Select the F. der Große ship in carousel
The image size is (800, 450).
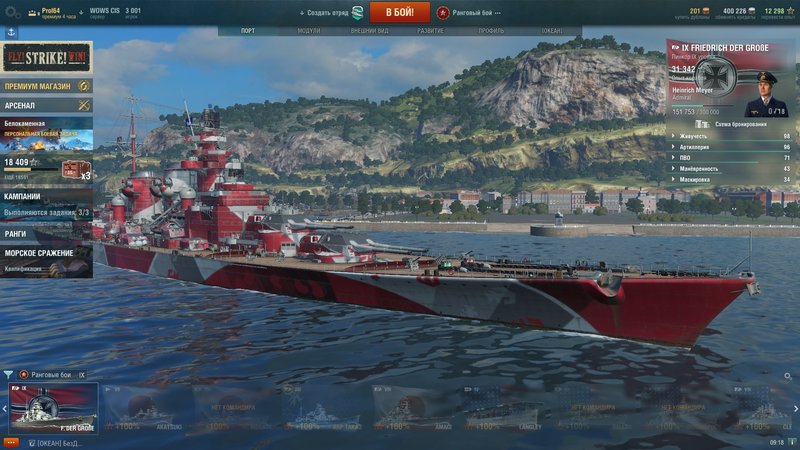[54, 408]
